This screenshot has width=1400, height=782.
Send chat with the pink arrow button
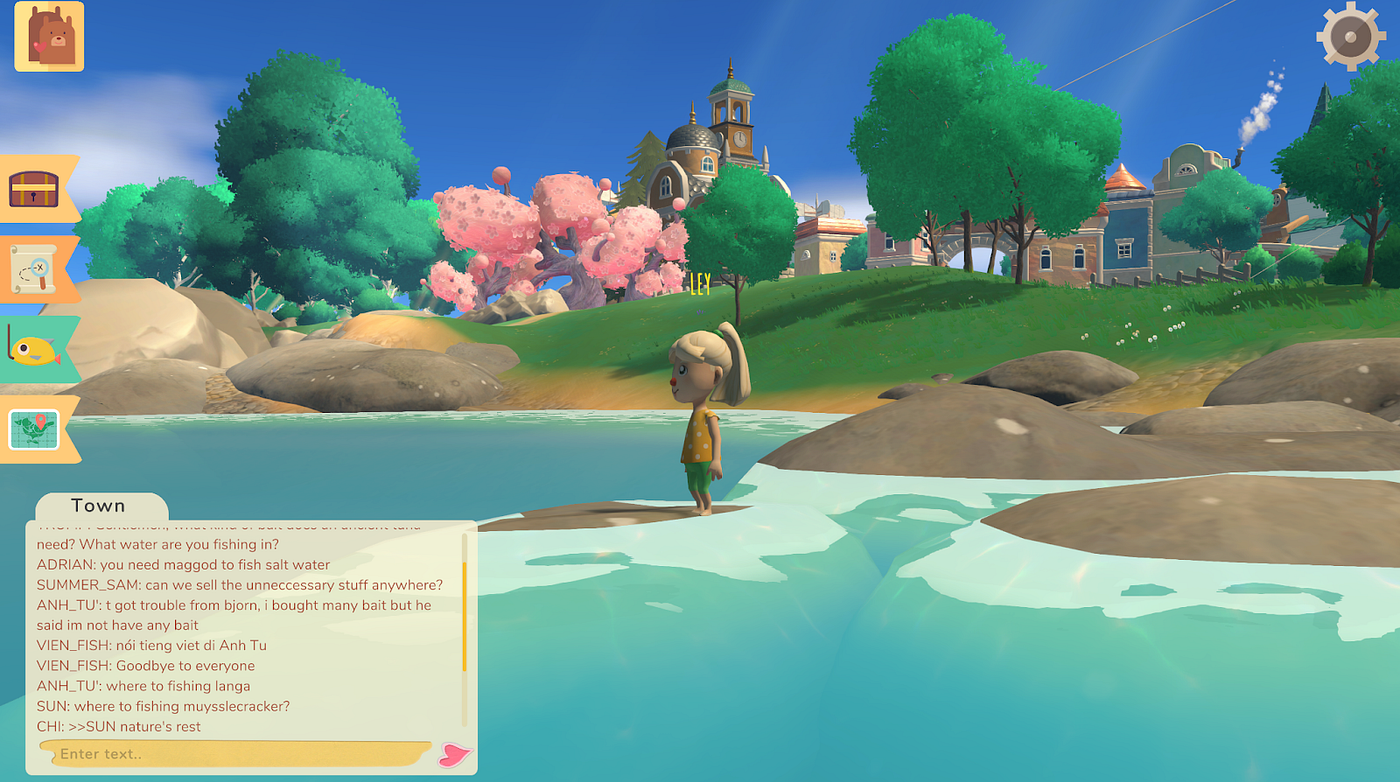click(455, 755)
